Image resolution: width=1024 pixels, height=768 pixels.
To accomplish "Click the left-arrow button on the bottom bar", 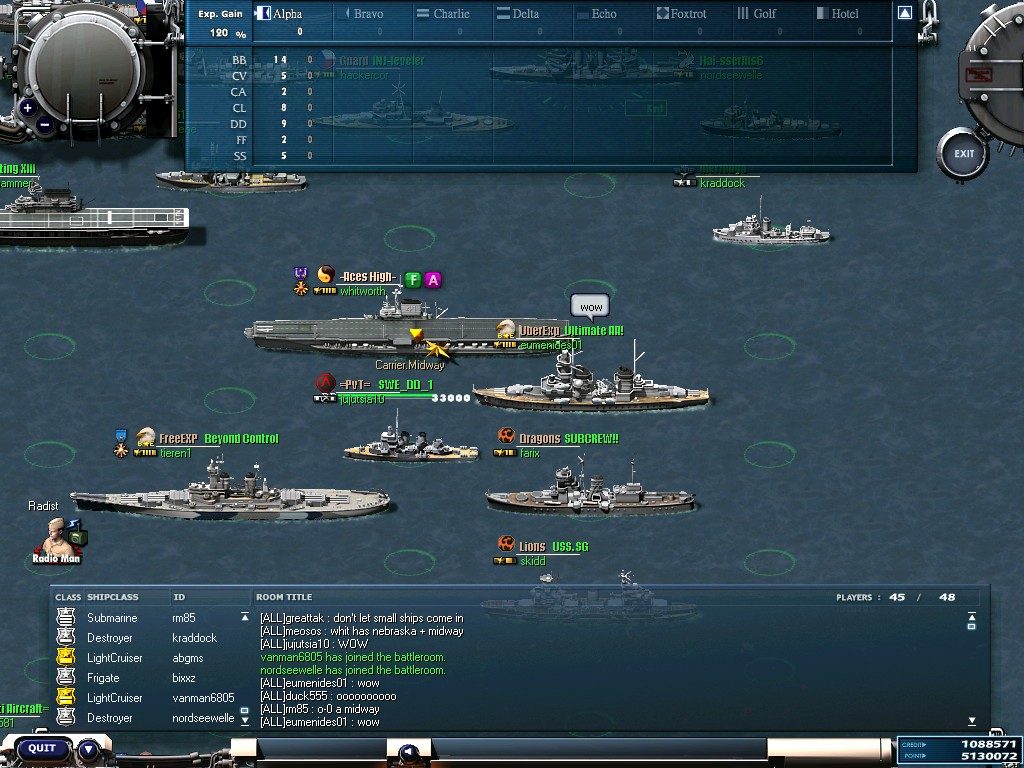I will coord(408,752).
